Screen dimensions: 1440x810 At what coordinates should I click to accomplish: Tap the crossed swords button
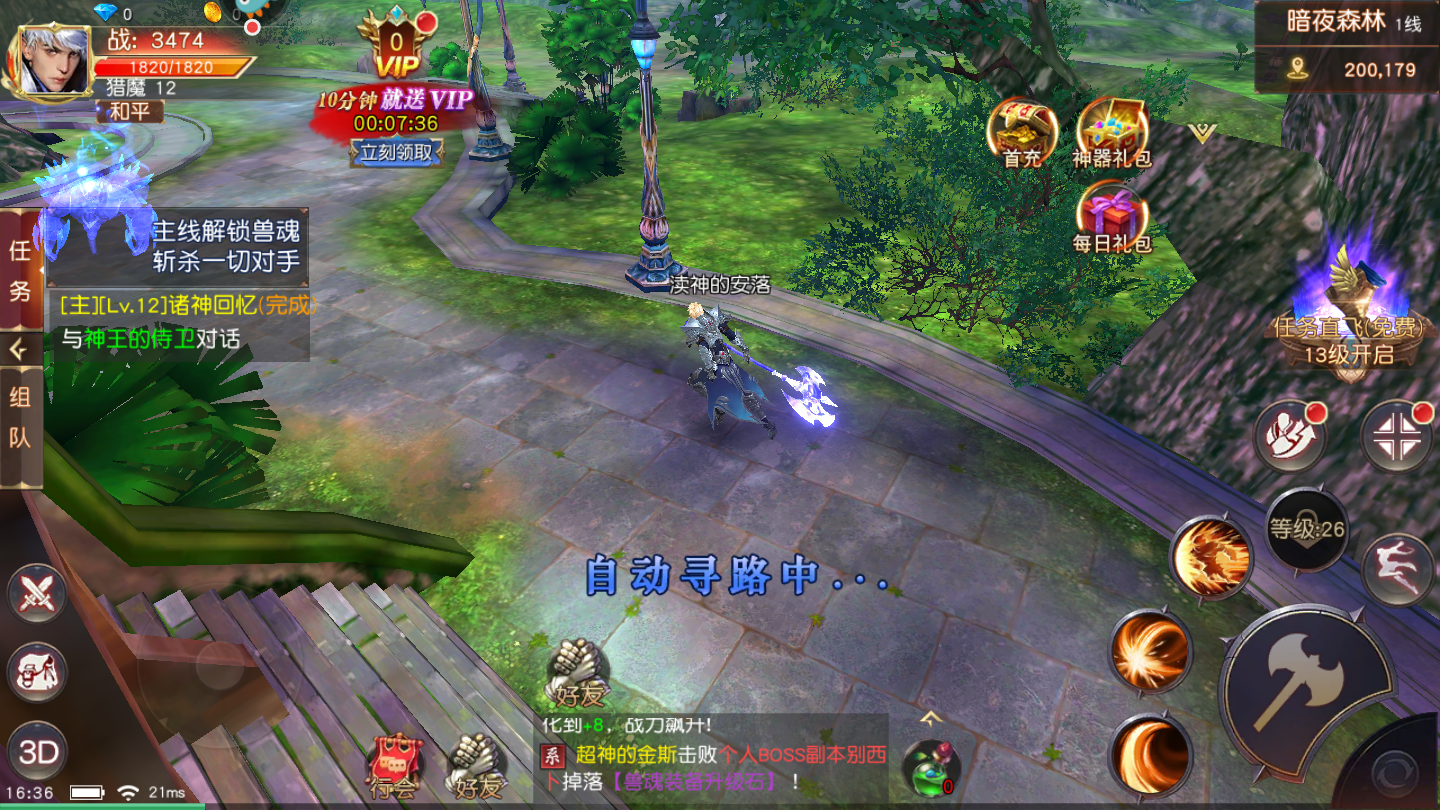point(37,593)
